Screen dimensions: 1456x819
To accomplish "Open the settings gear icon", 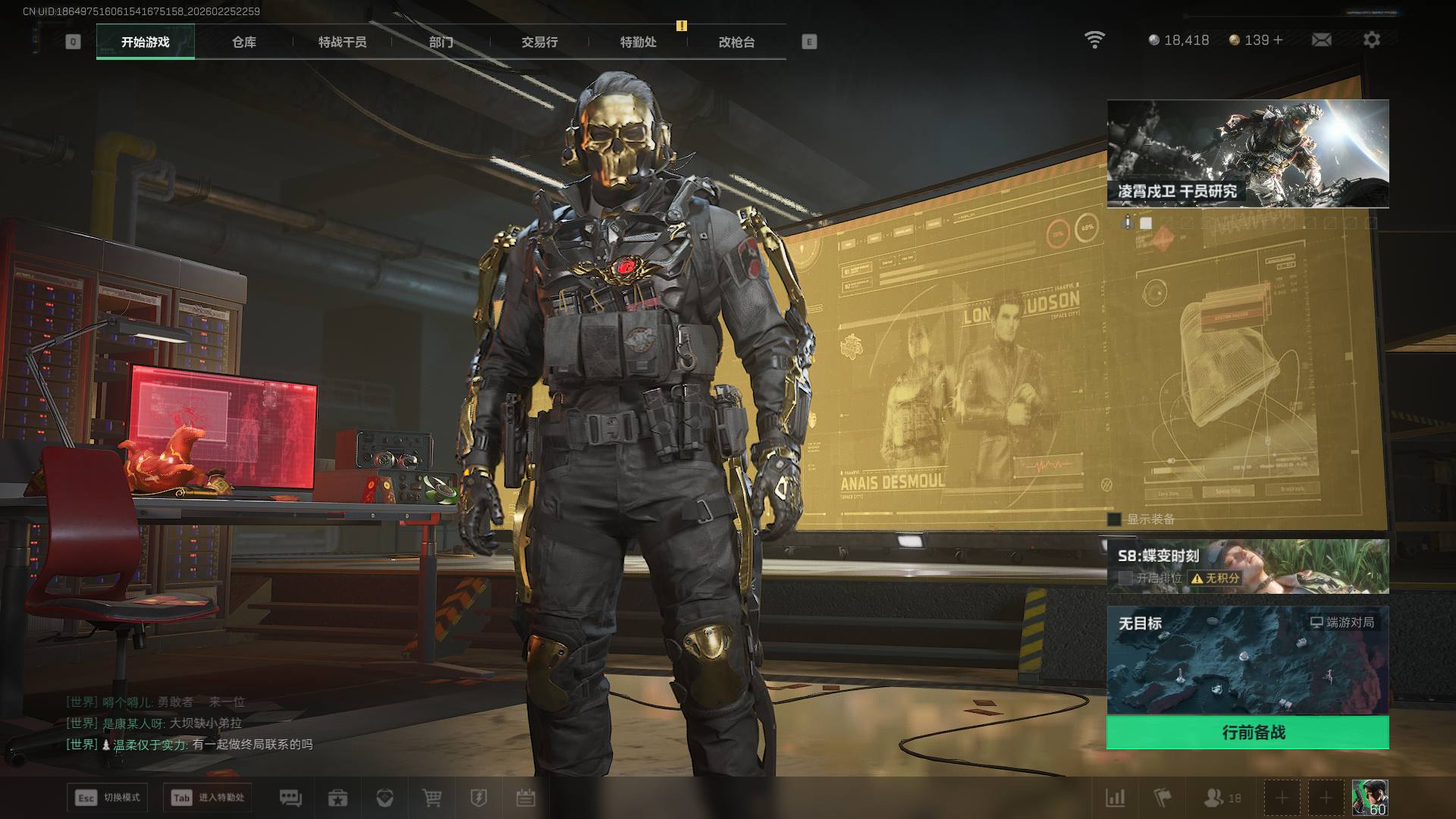I will pos(1371,39).
